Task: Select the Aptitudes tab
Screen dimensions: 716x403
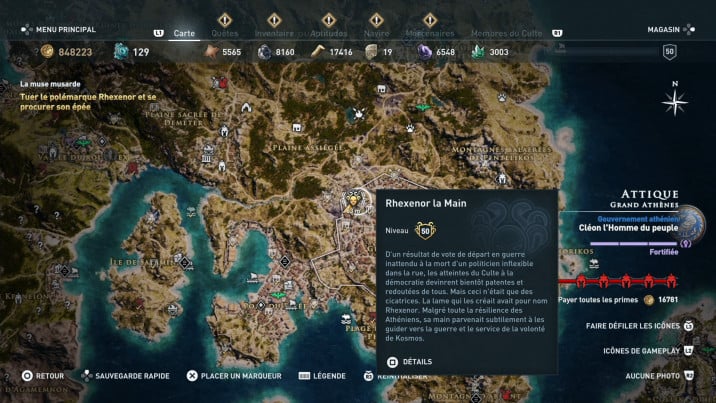Action: click(328, 33)
